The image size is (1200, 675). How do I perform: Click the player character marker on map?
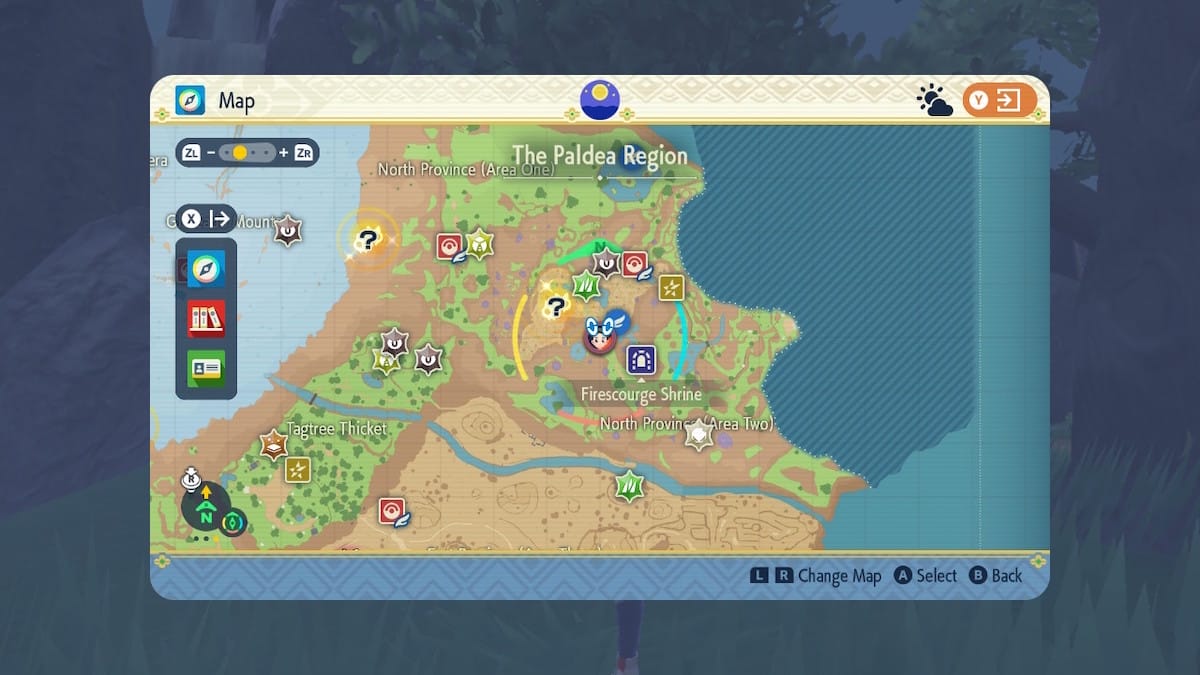tap(601, 336)
